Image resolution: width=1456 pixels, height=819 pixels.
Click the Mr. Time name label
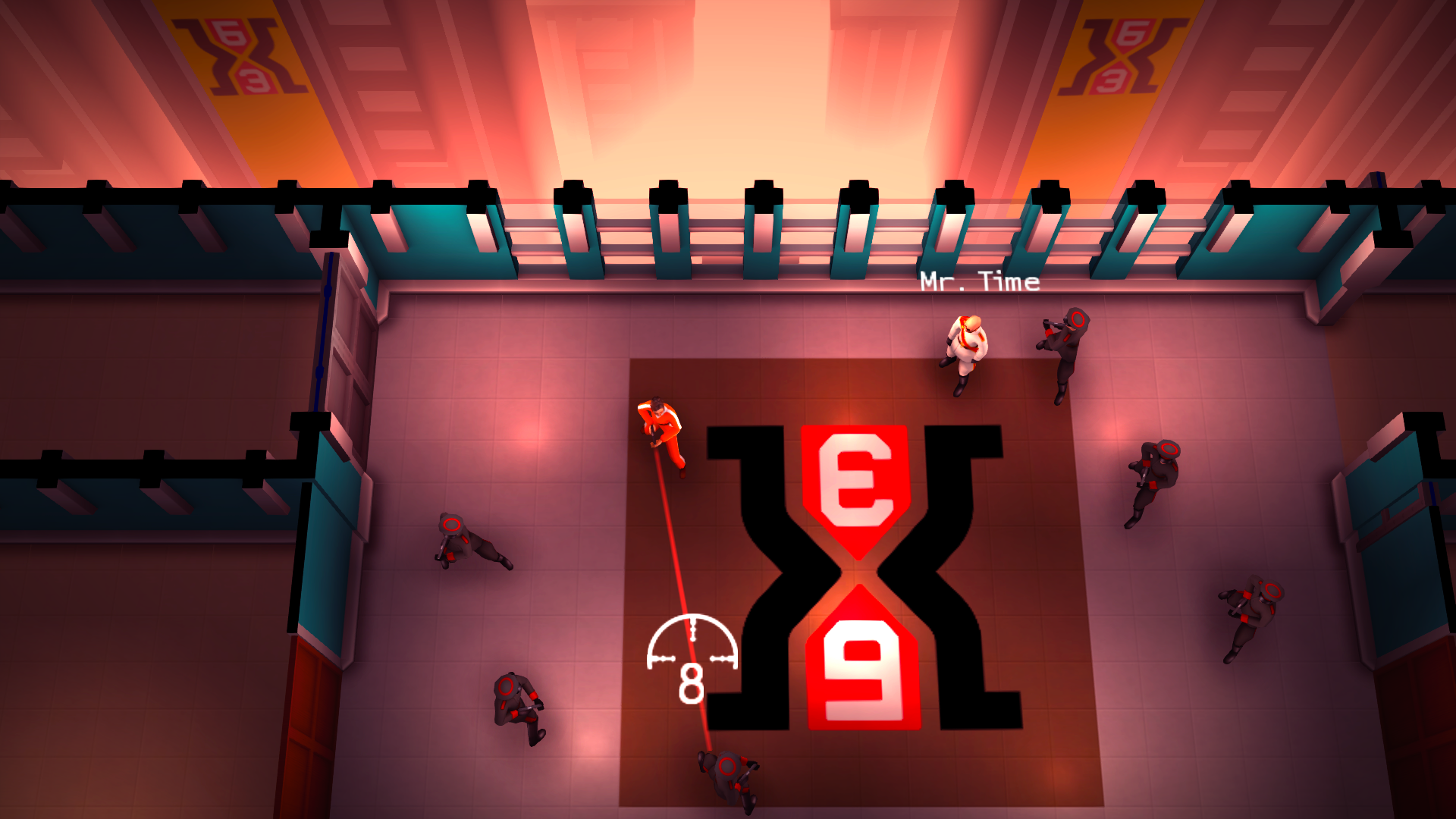click(977, 281)
